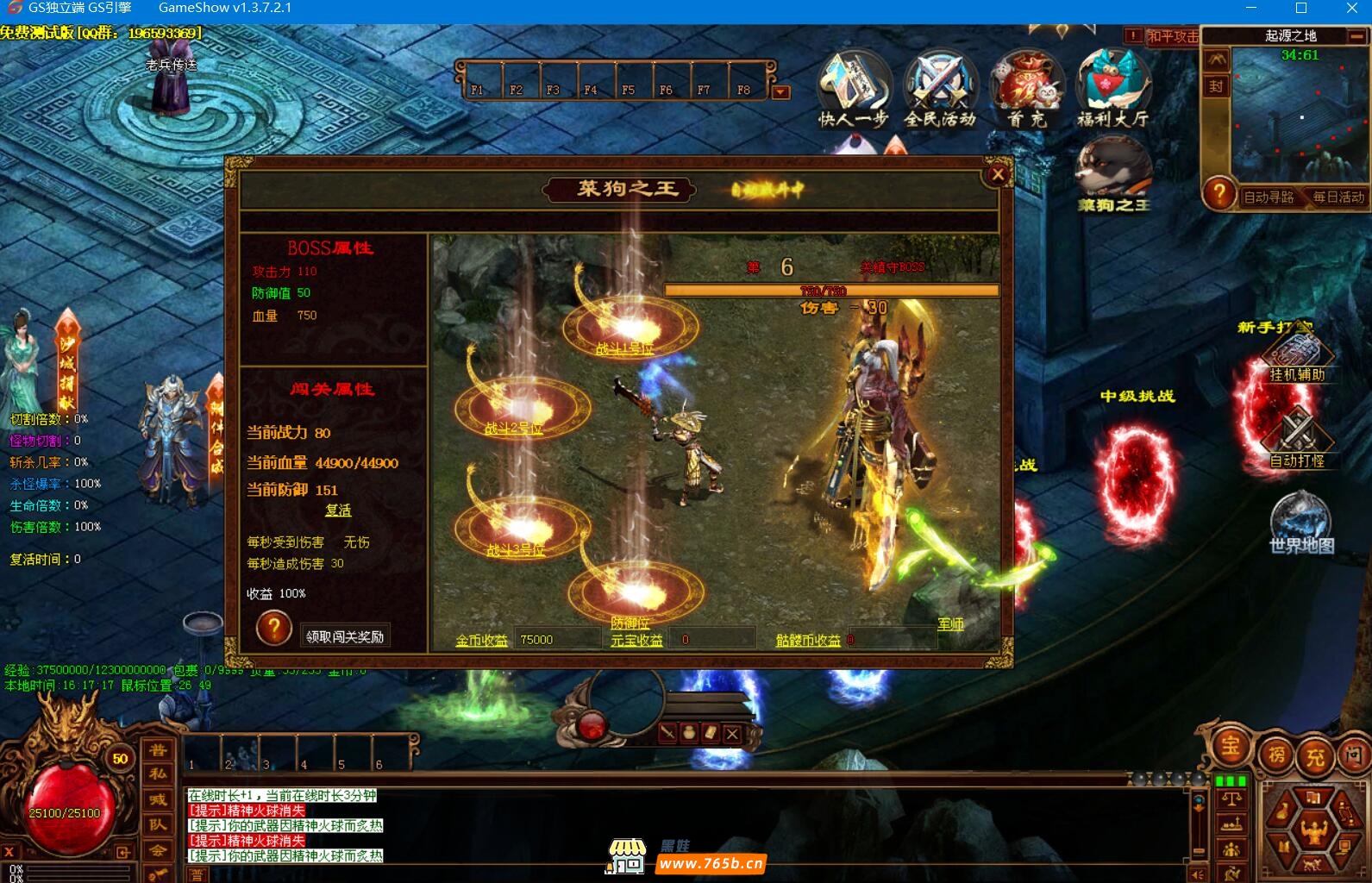Click the 起源之地 minimap

[1301, 116]
